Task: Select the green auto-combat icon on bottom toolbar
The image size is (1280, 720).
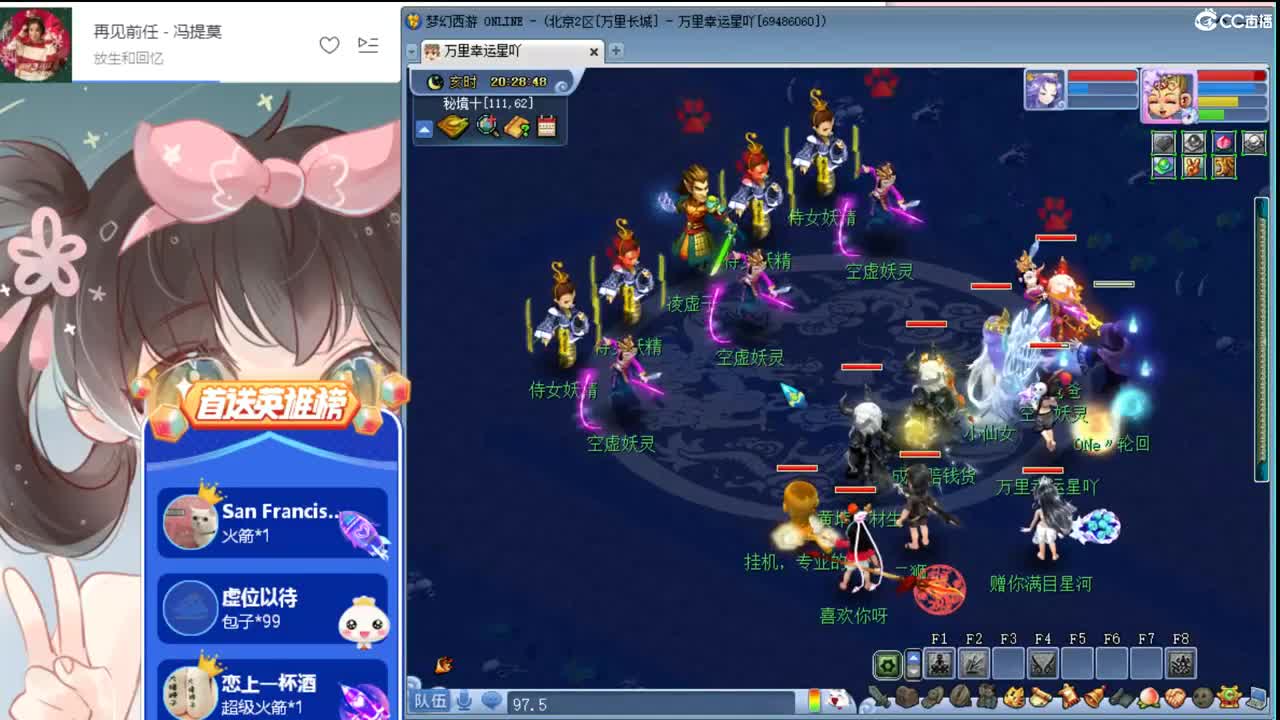Action: tap(888, 663)
